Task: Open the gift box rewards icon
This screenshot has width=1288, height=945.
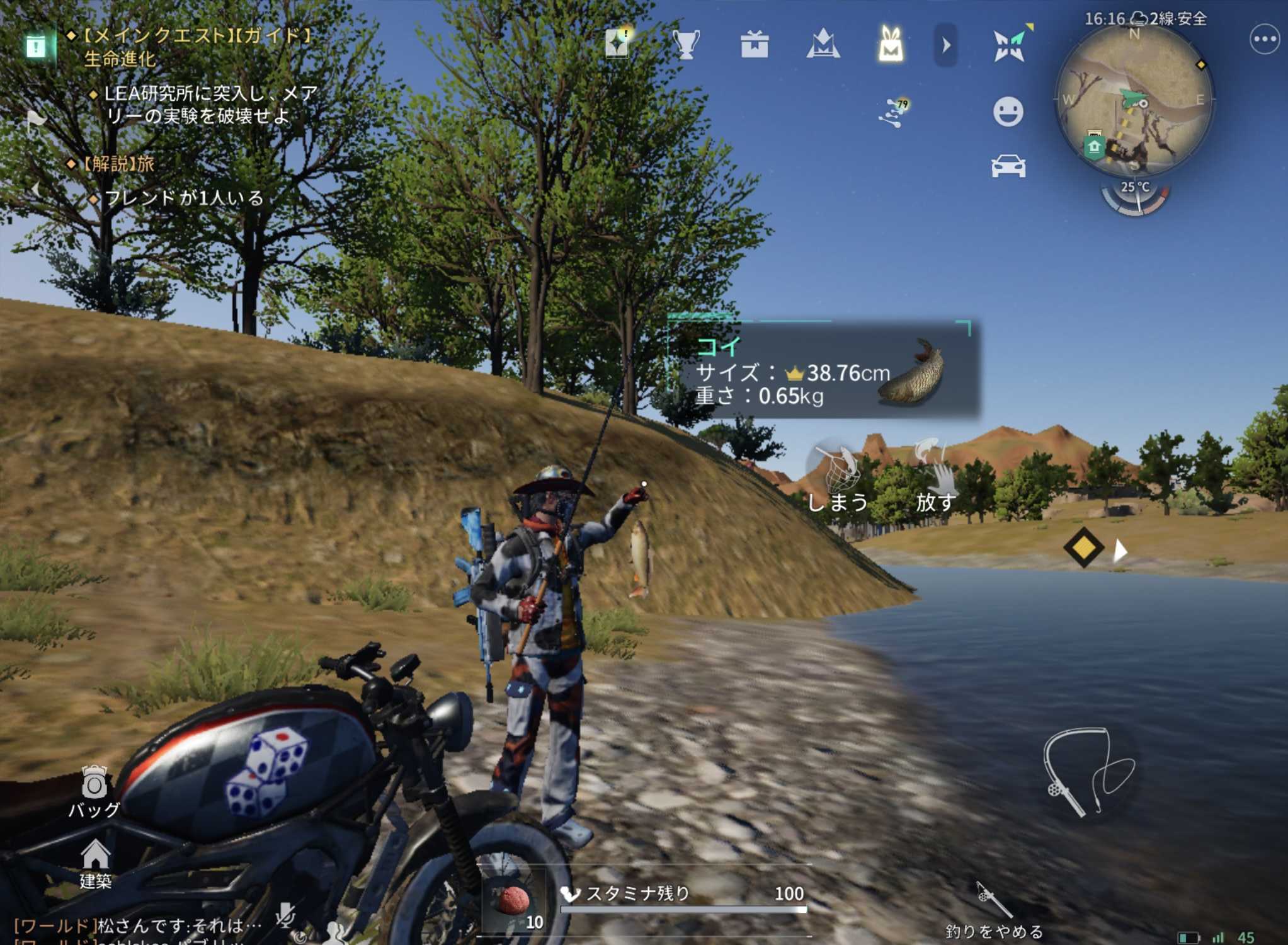Action: click(754, 45)
